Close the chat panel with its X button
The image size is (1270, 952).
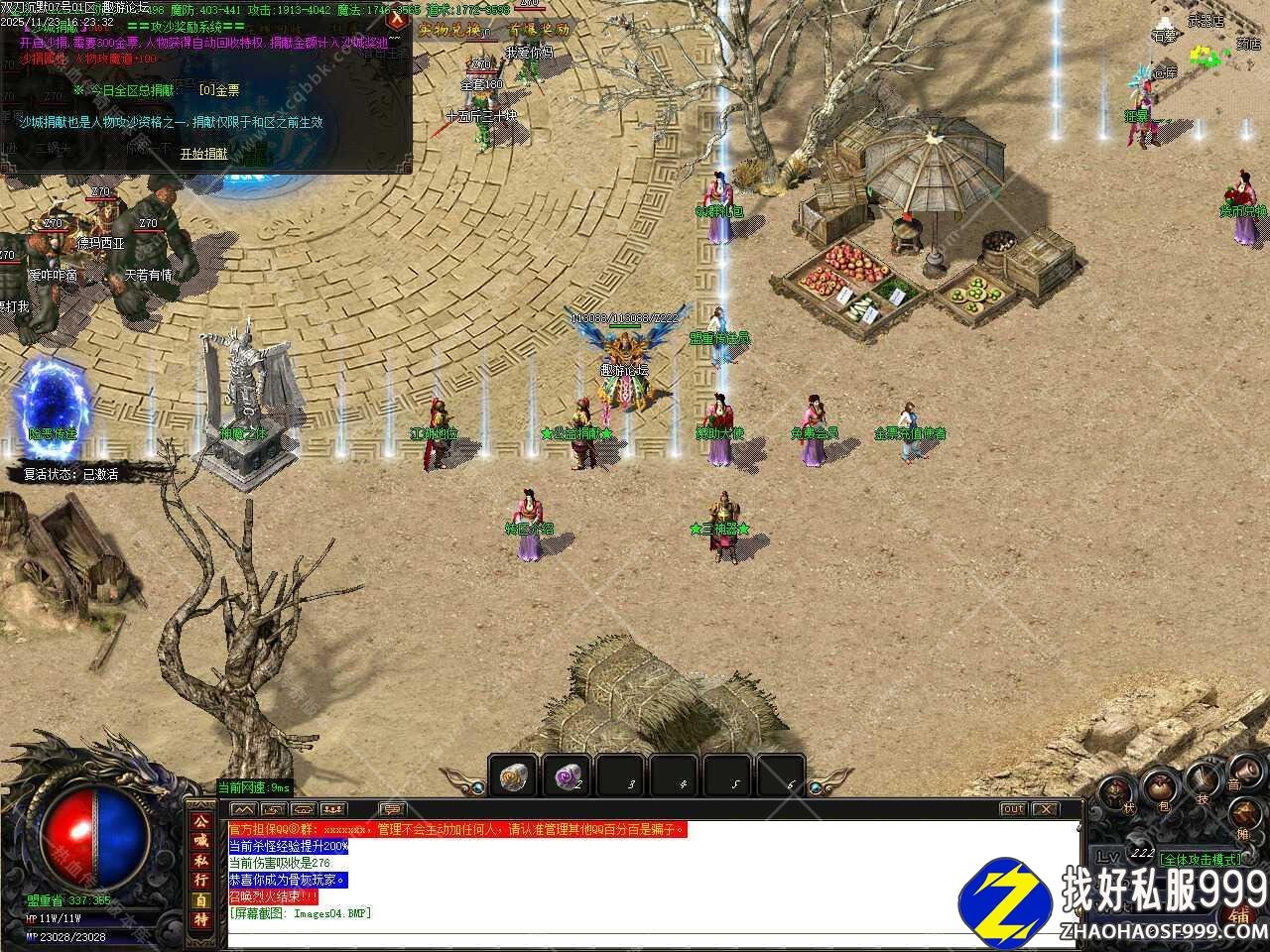pos(1044,809)
